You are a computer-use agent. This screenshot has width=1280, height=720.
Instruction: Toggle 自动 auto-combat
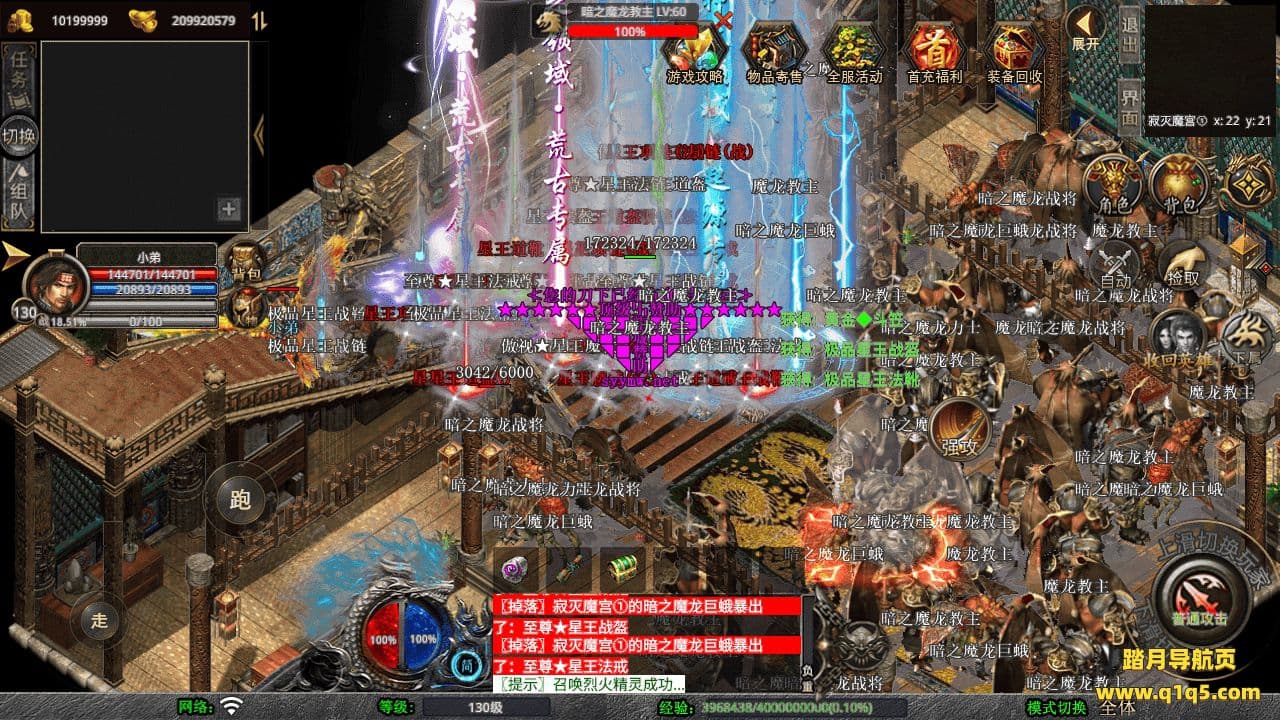tap(1115, 266)
